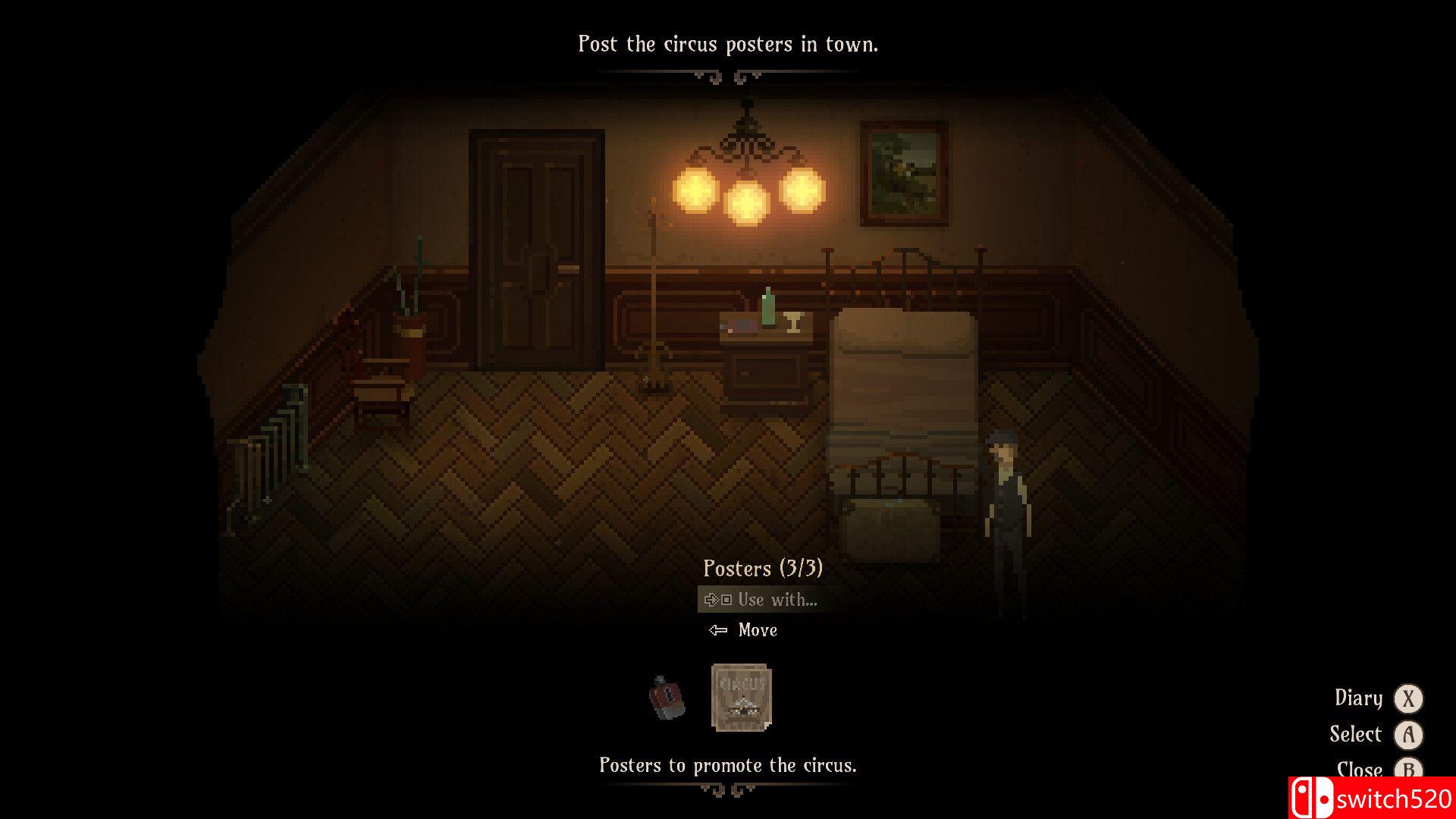Click the arrow icon before Move

pyautogui.click(x=718, y=629)
